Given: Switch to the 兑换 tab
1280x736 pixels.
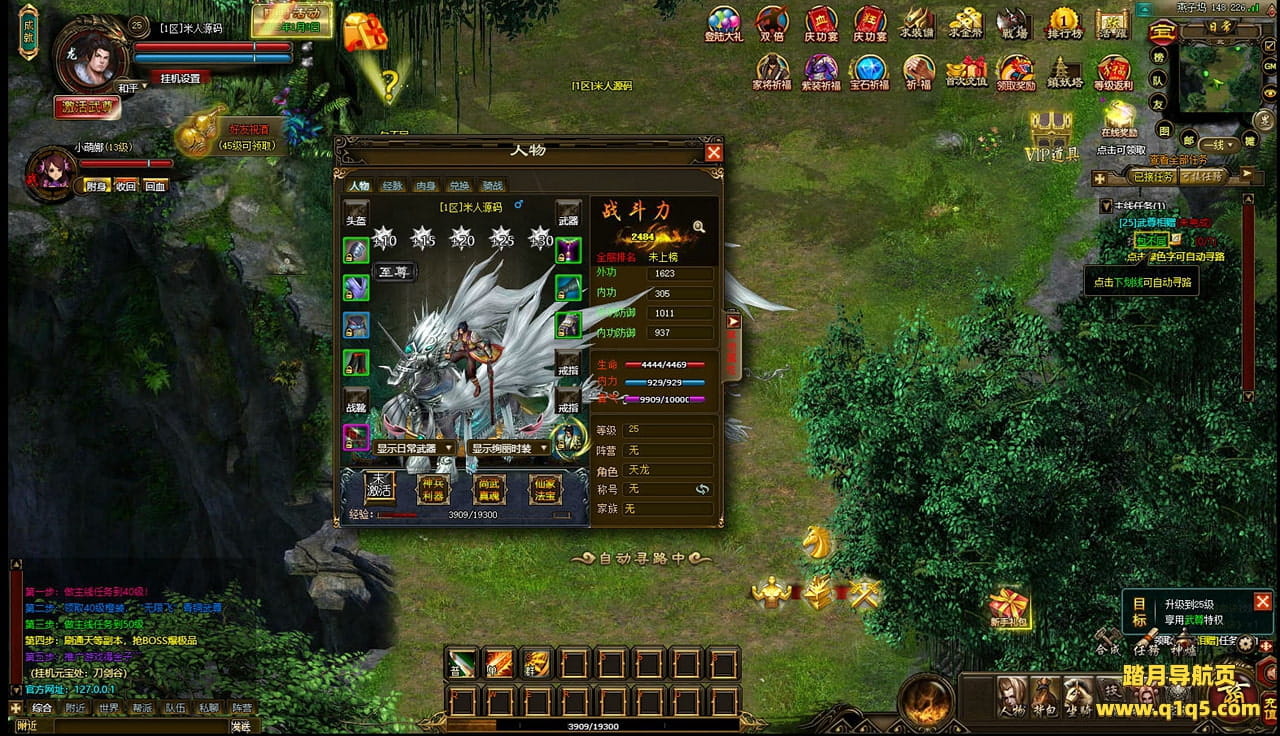Looking at the screenshot, I should tap(459, 186).
